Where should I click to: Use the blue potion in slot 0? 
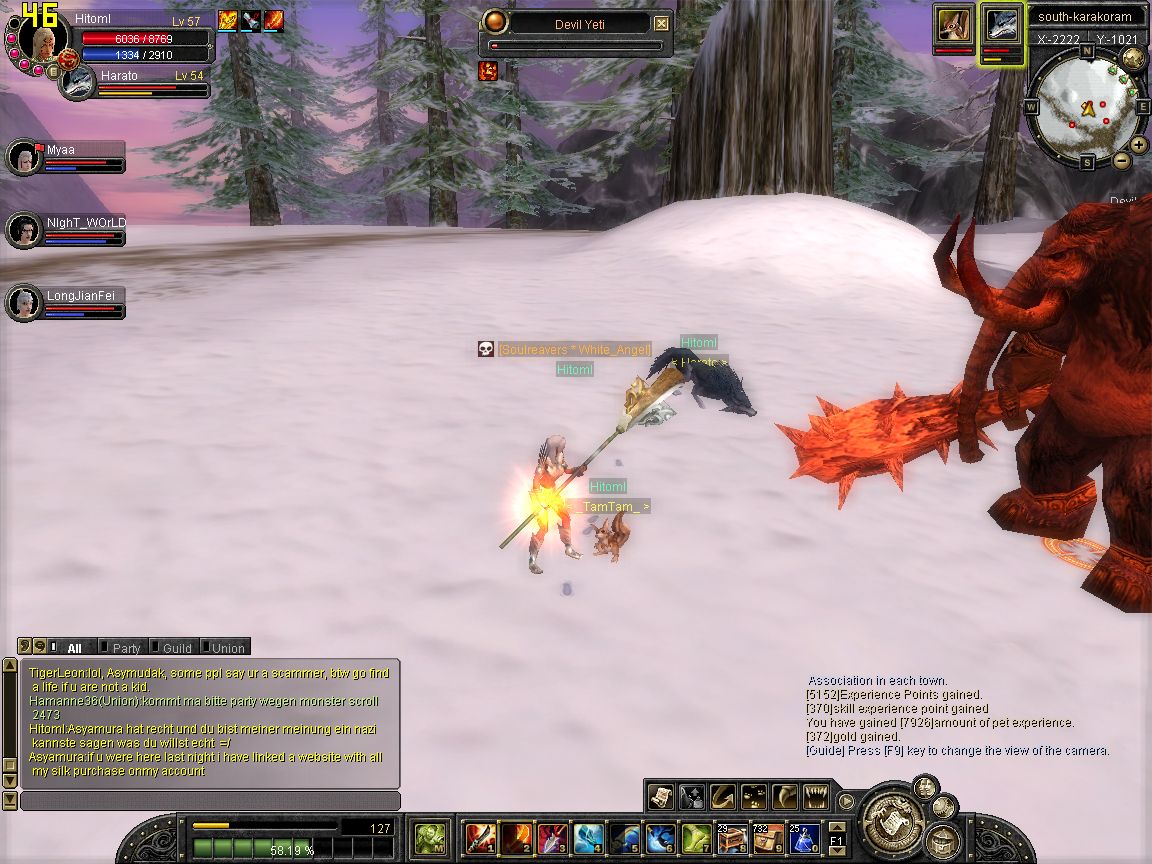point(804,837)
